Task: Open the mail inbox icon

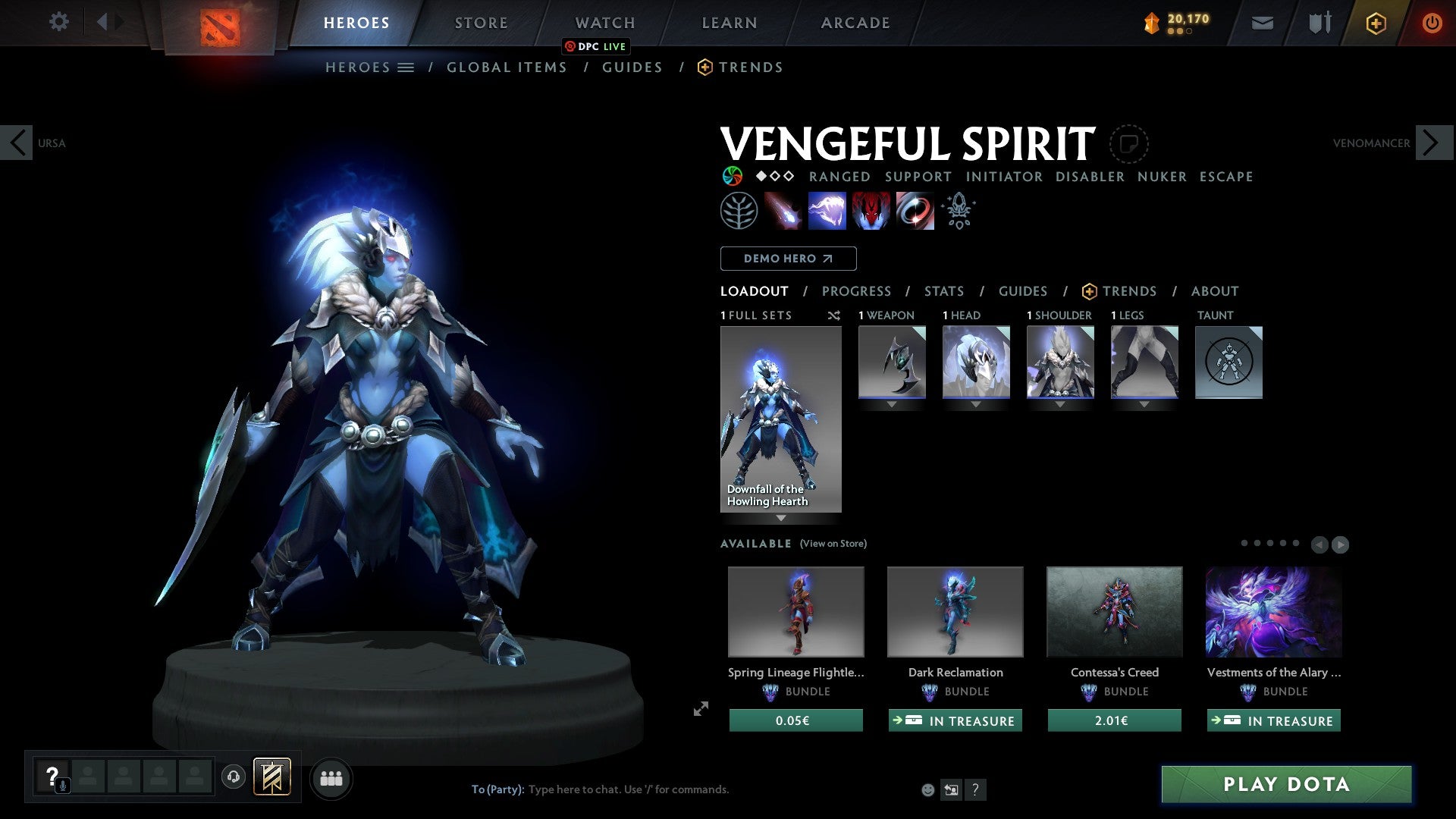Action: click(x=1262, y=23)
